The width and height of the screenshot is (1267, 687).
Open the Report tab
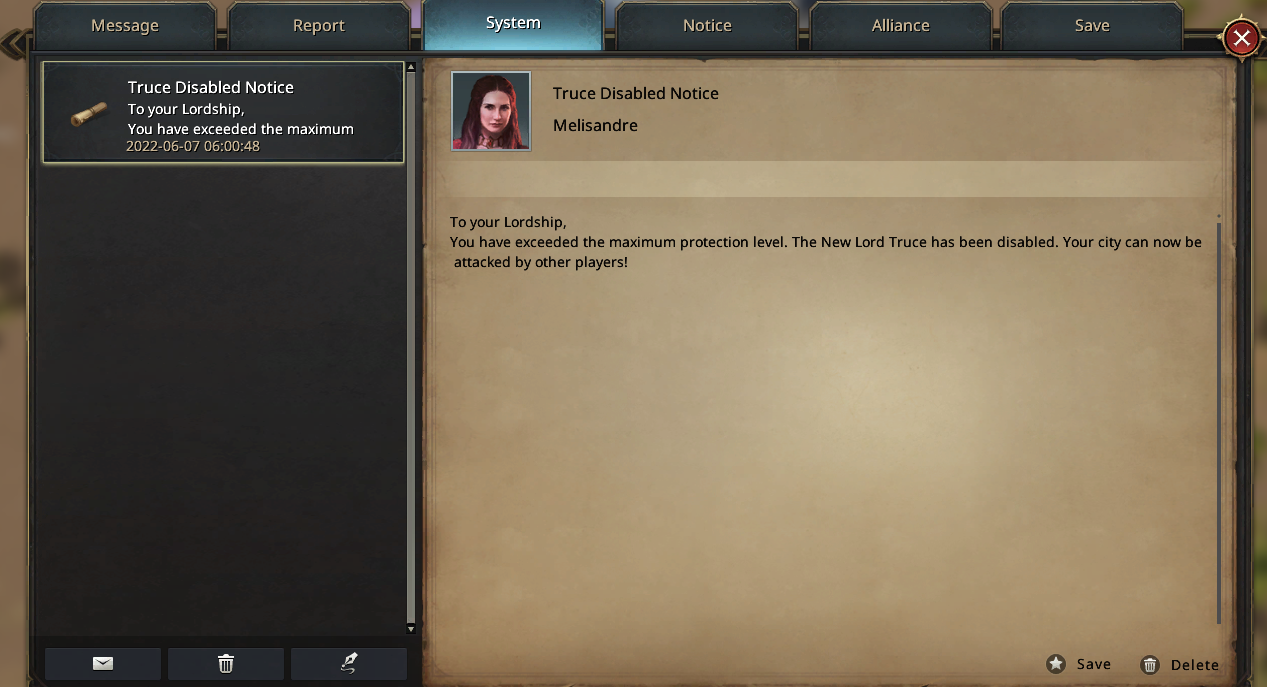[319, 26]
